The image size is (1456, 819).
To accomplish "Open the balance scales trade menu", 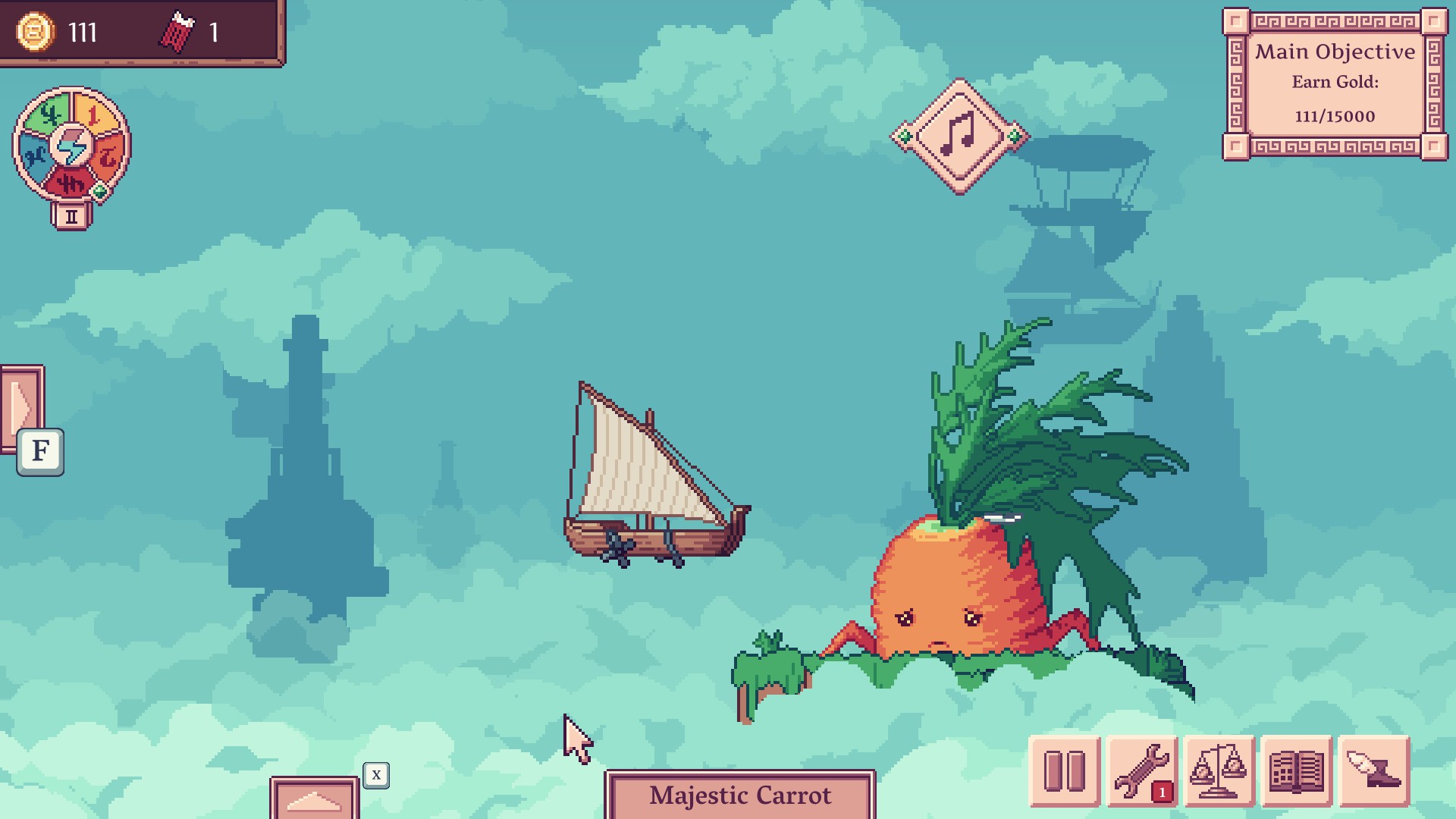I will point(1219,771).
